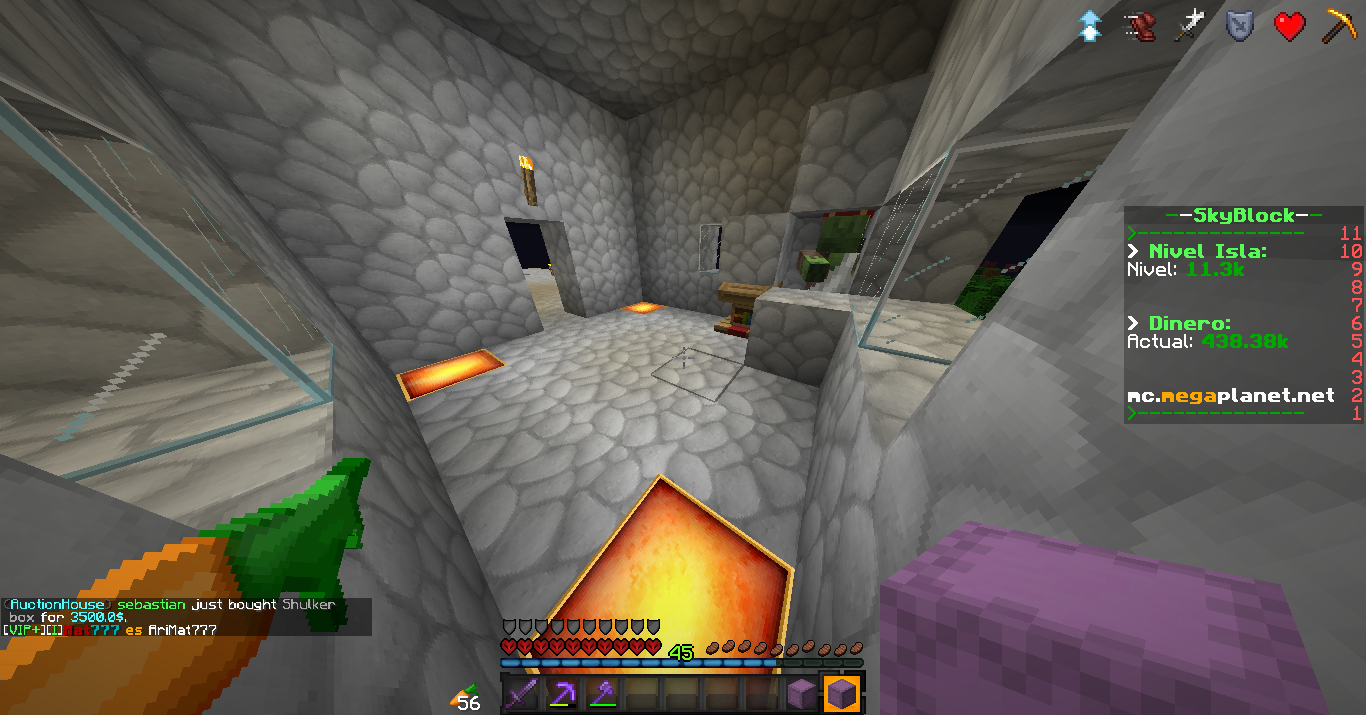Click the Jump Boost effect icon
This screenshot has height=715, width=1366.
[x=1090, y=26]
